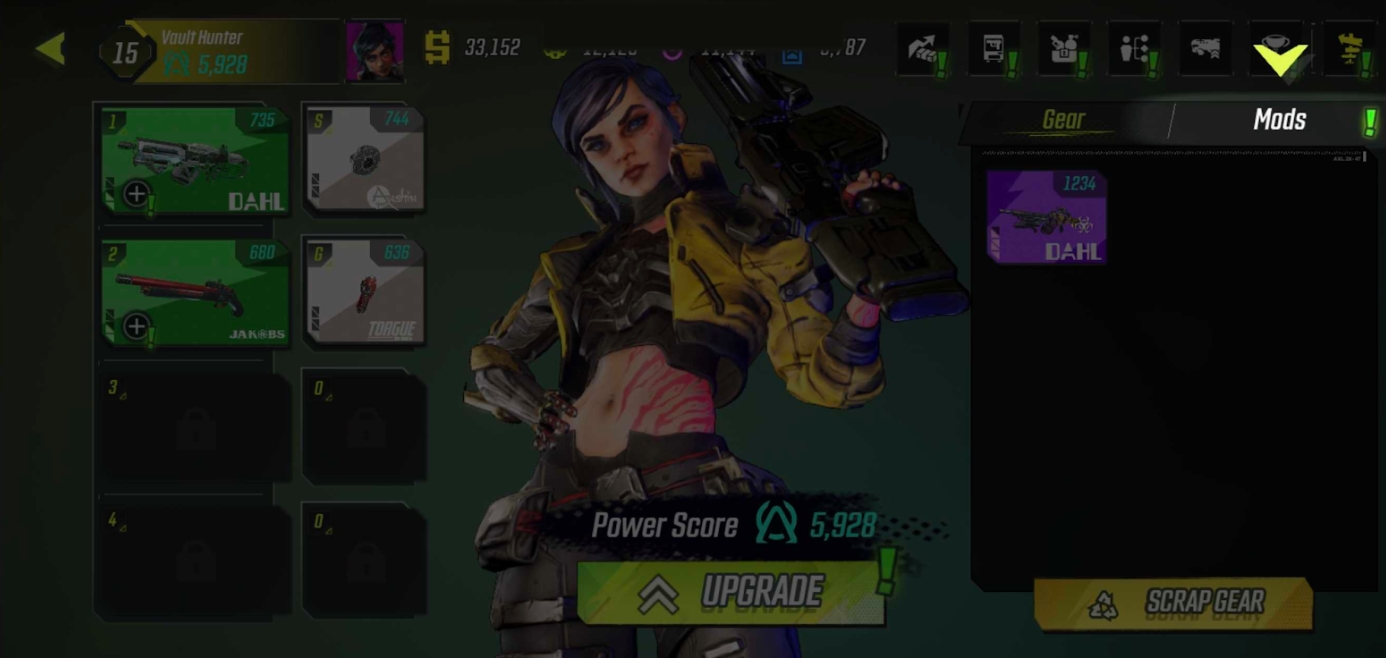1386x658 pixels.
Task: Pick the purple DAHL 1234 weapon
Action: point(1046,217)
